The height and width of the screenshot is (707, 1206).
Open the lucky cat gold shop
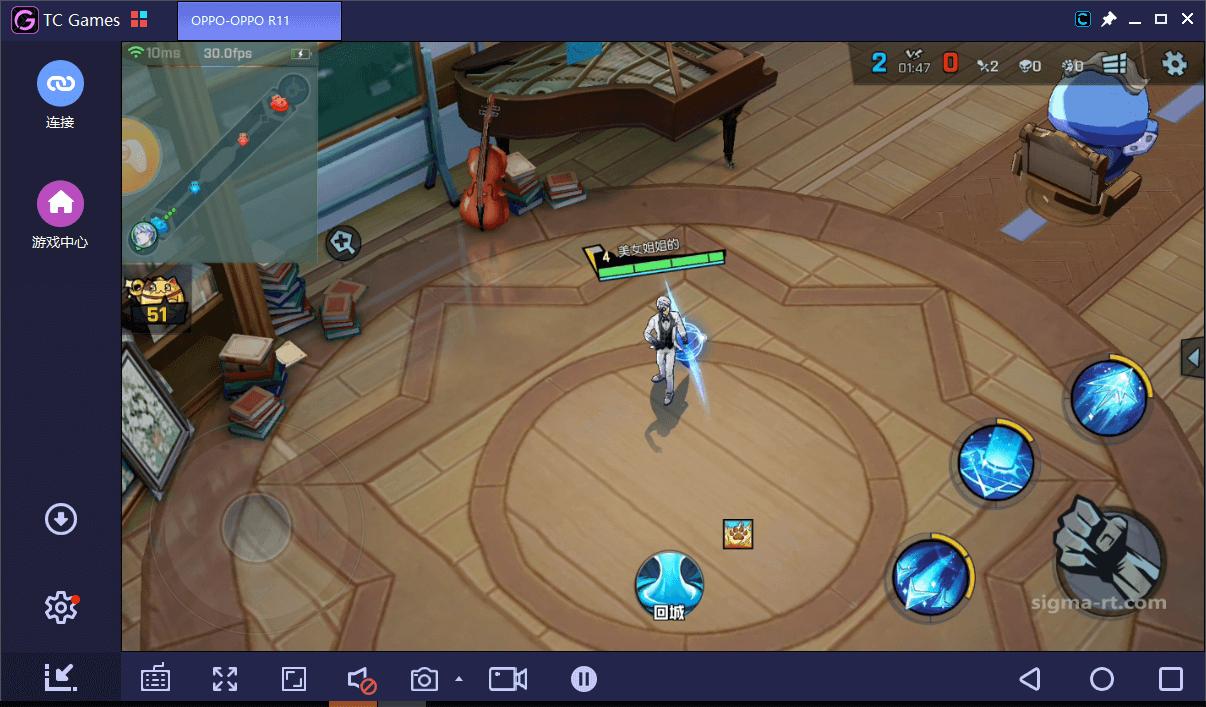pyautogui.click(x=155, y=301)
